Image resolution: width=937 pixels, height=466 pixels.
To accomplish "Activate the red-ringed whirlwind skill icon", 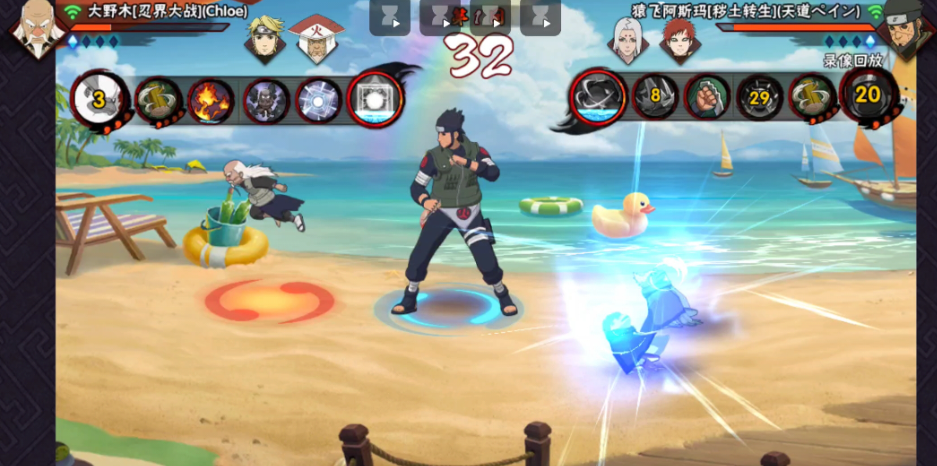I will pos(598,98).
